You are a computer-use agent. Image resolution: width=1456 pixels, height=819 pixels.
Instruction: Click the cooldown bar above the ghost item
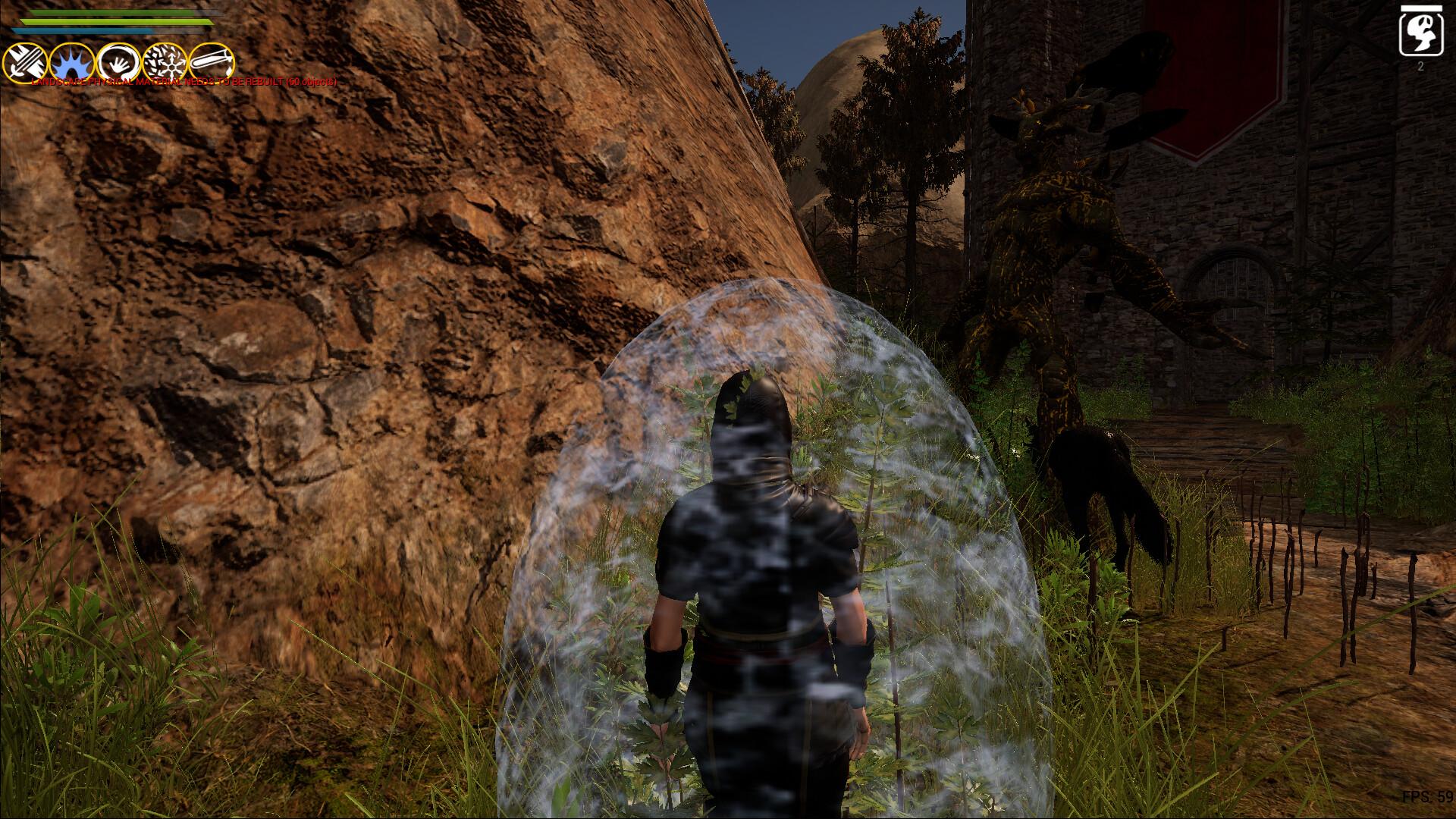tap(1421, 8)
